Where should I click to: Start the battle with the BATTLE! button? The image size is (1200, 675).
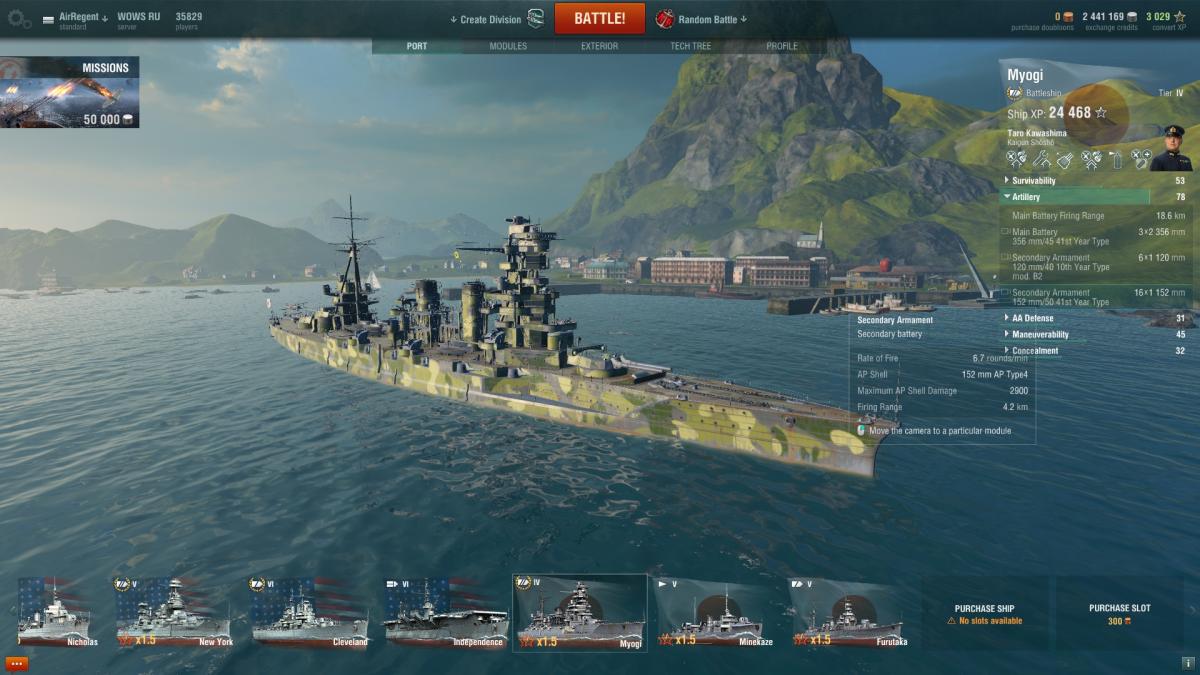pyautogui.click(x=599, y=19)
